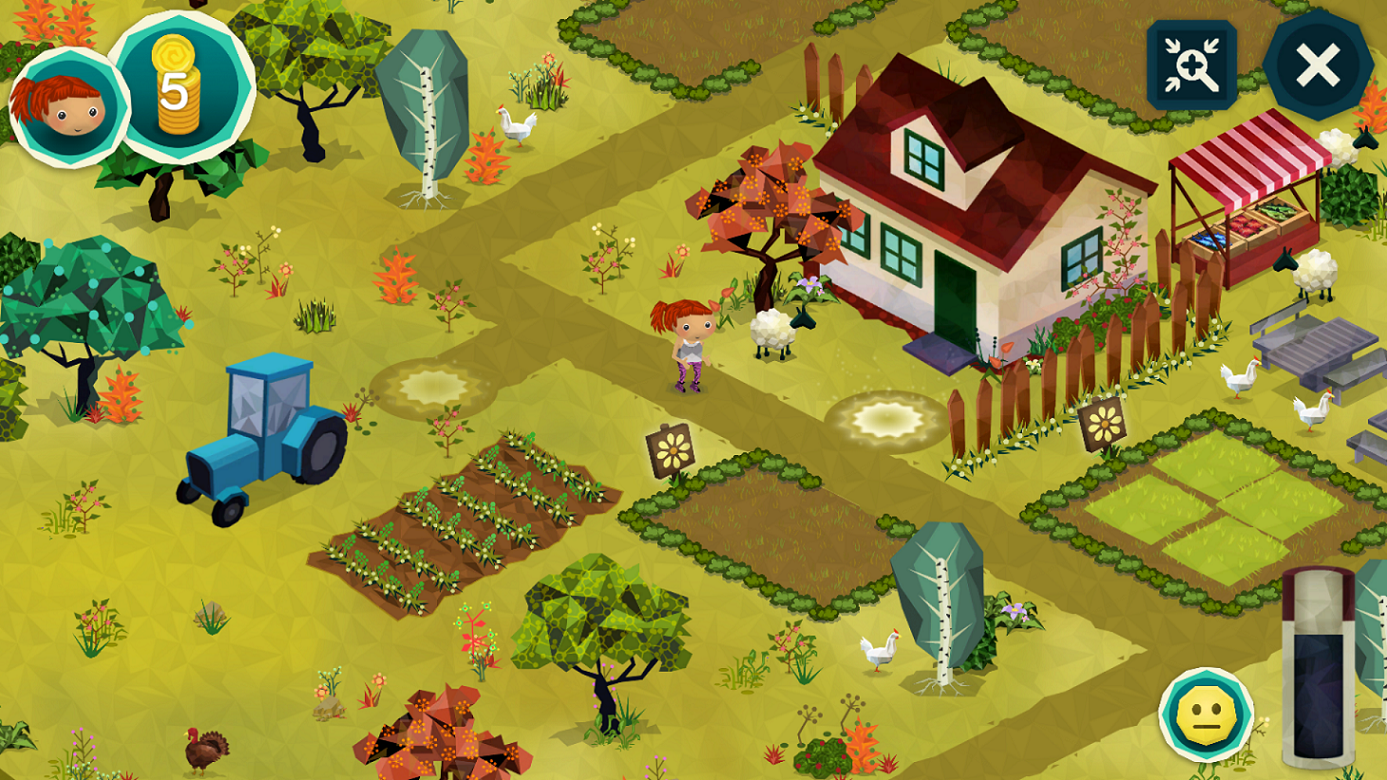The height and width of the screenshot is (780, 1387).
Task: Click the zoom magnifier button
Action: 1191,65
